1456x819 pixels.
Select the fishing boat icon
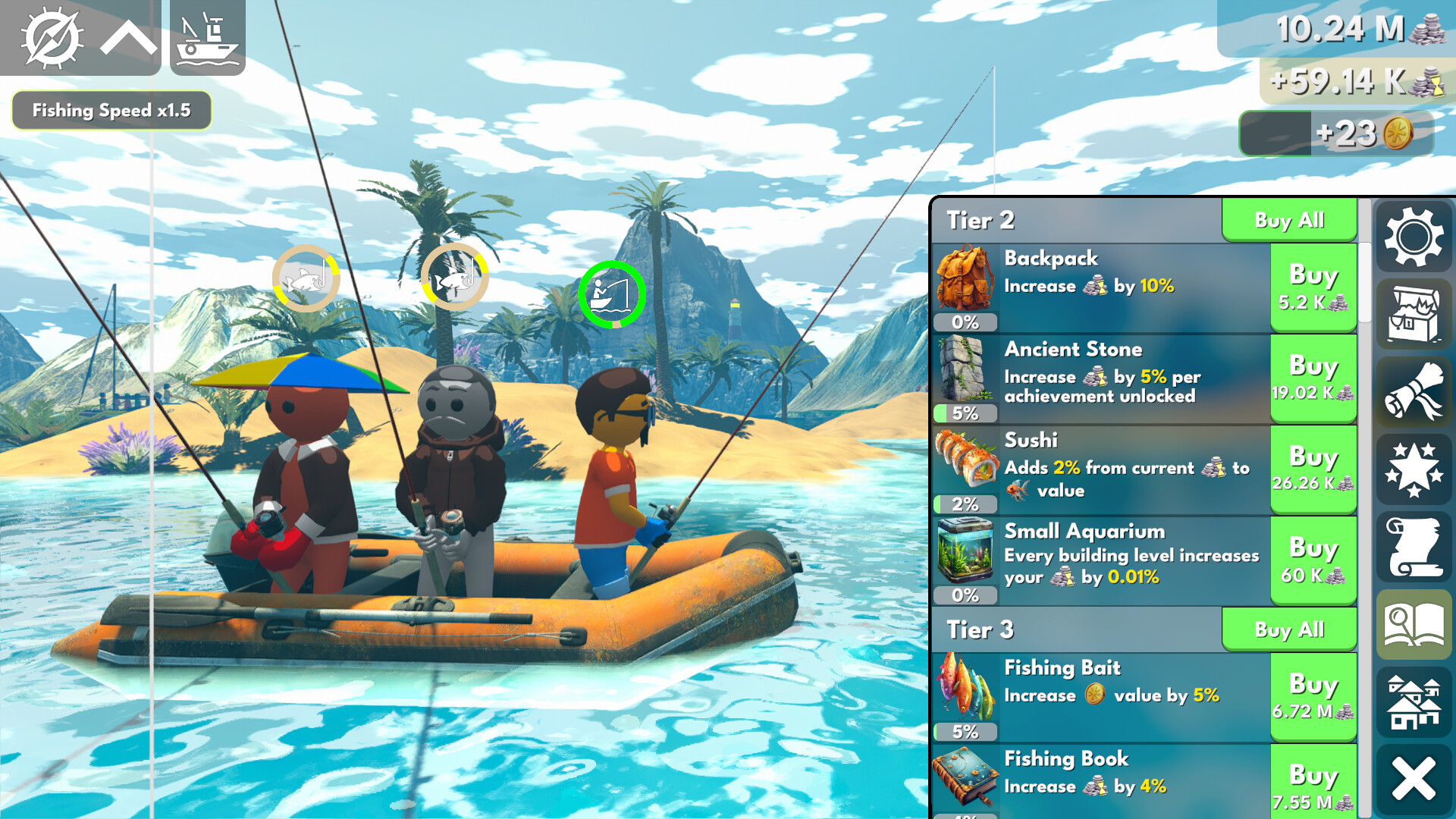click(x=207, y=38)
